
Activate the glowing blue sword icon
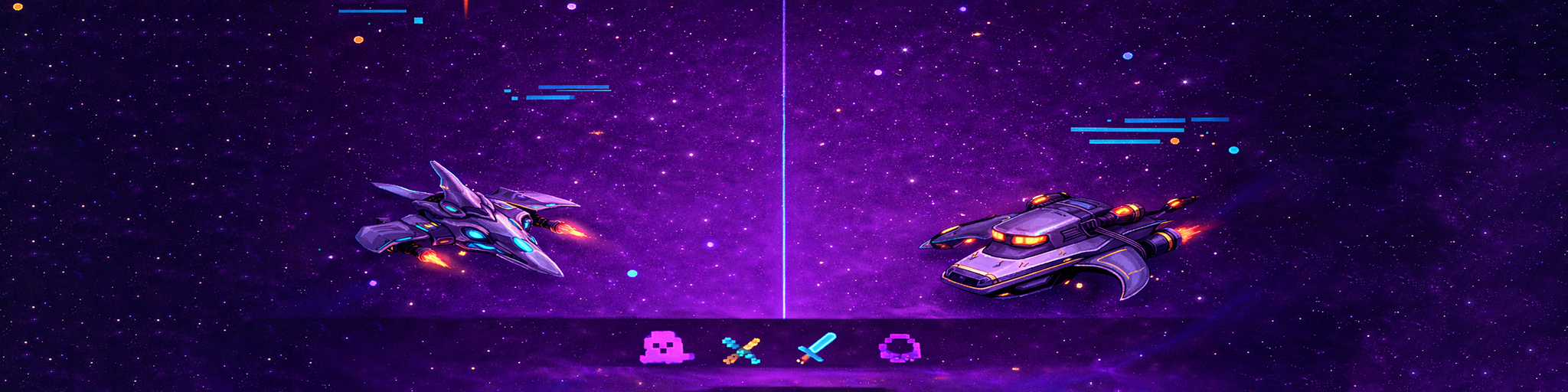[816, 348]
